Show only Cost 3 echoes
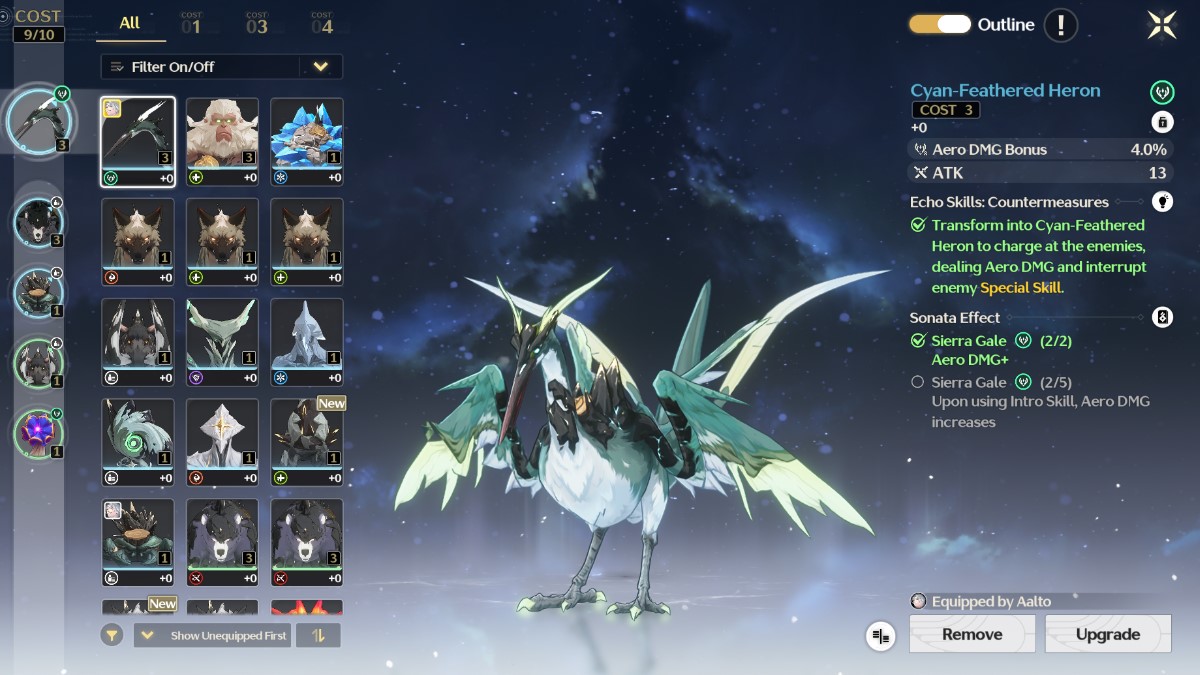This screenshot has height=675, width=1200. (x=257, y=23)
